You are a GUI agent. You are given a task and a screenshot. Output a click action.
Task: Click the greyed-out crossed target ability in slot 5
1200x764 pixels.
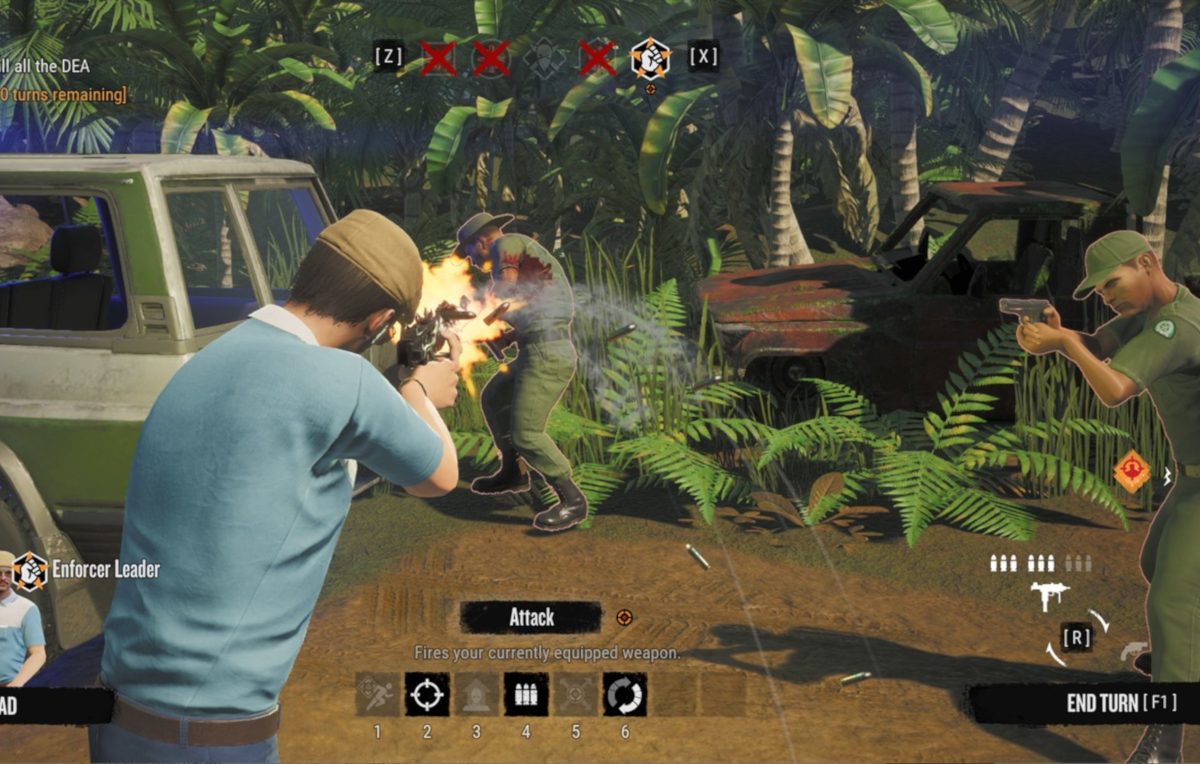tap(575, 693)
